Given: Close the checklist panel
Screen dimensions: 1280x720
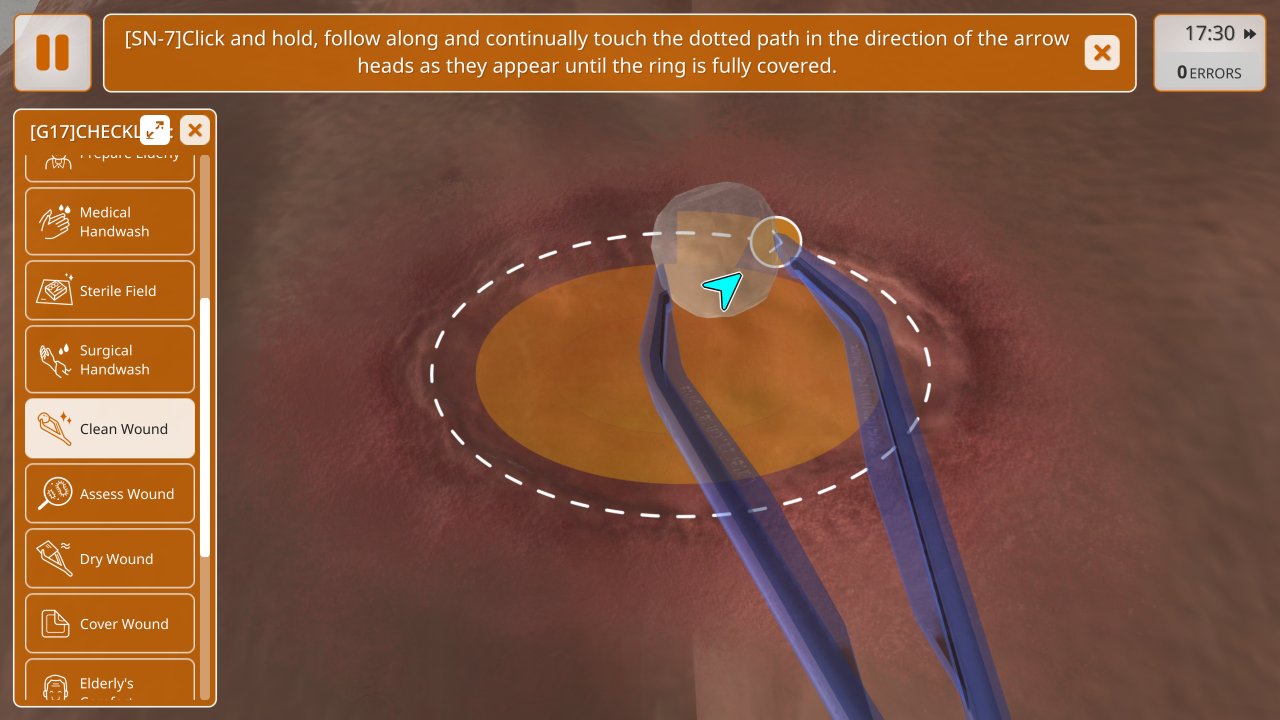Looking at the screenshot, I should click(x=195, y=130).
